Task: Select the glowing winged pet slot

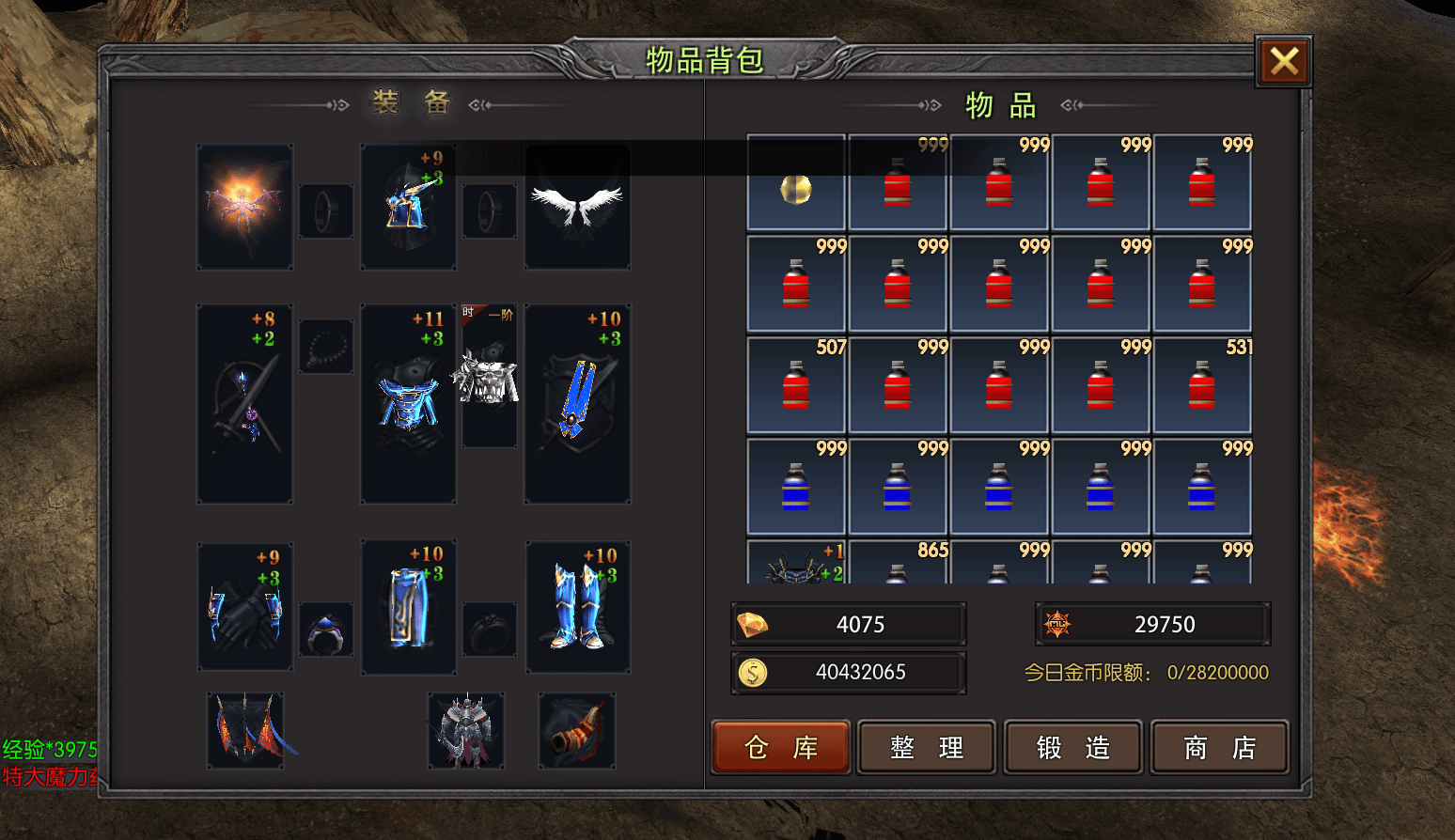Action: (x=244, y=207)
